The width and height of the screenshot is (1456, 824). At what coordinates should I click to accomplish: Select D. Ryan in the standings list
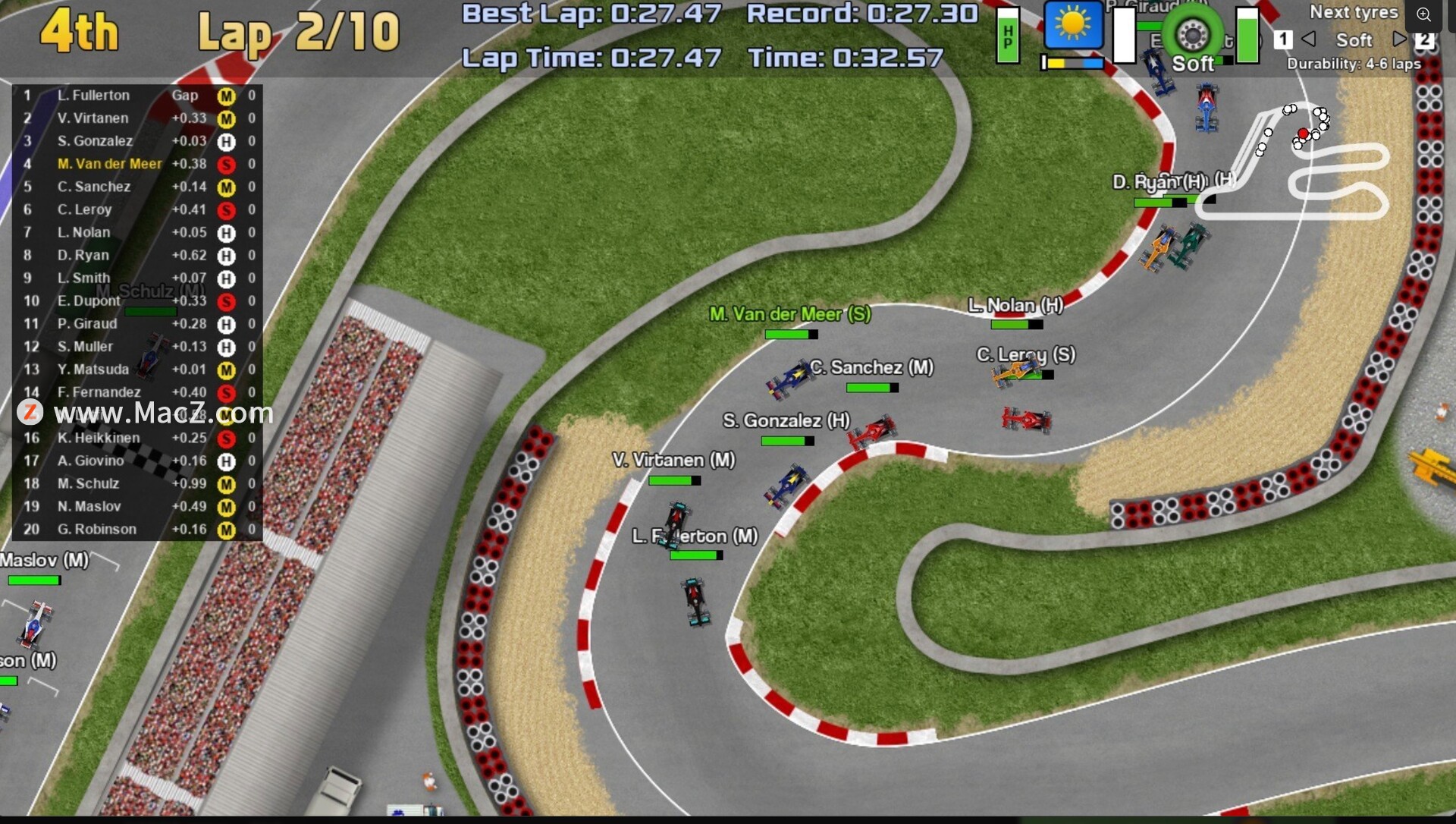83,256
